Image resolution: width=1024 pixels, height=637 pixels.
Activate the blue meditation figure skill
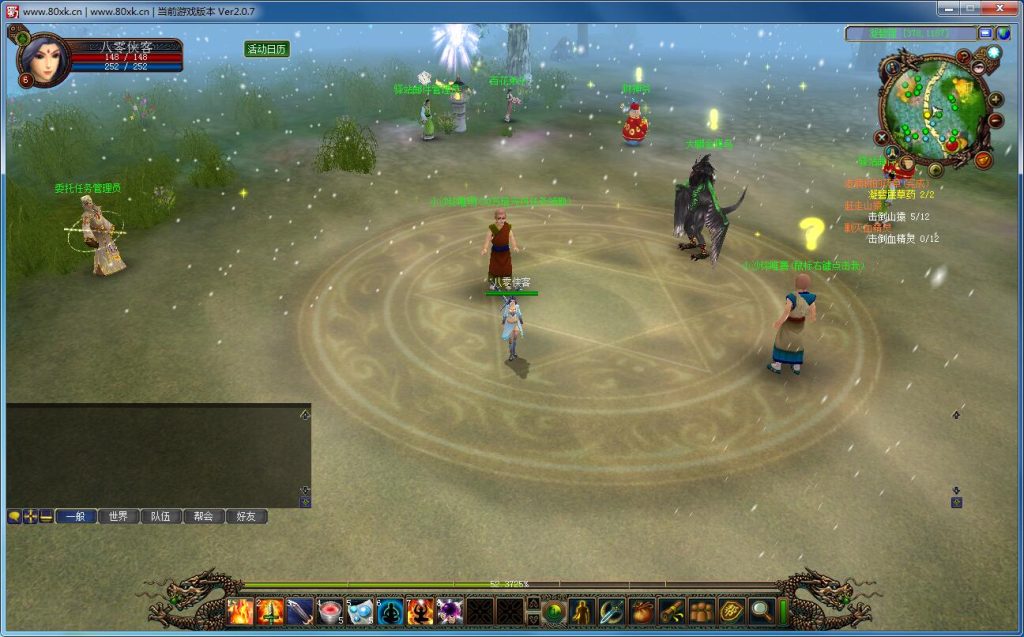pos(390,611)
